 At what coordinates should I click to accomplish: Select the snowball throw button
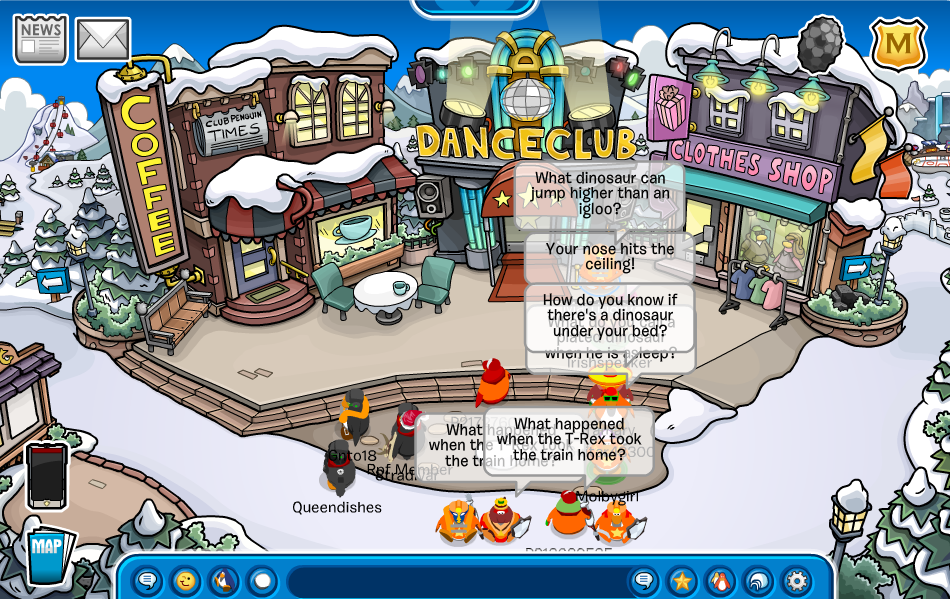coord(262,580)
